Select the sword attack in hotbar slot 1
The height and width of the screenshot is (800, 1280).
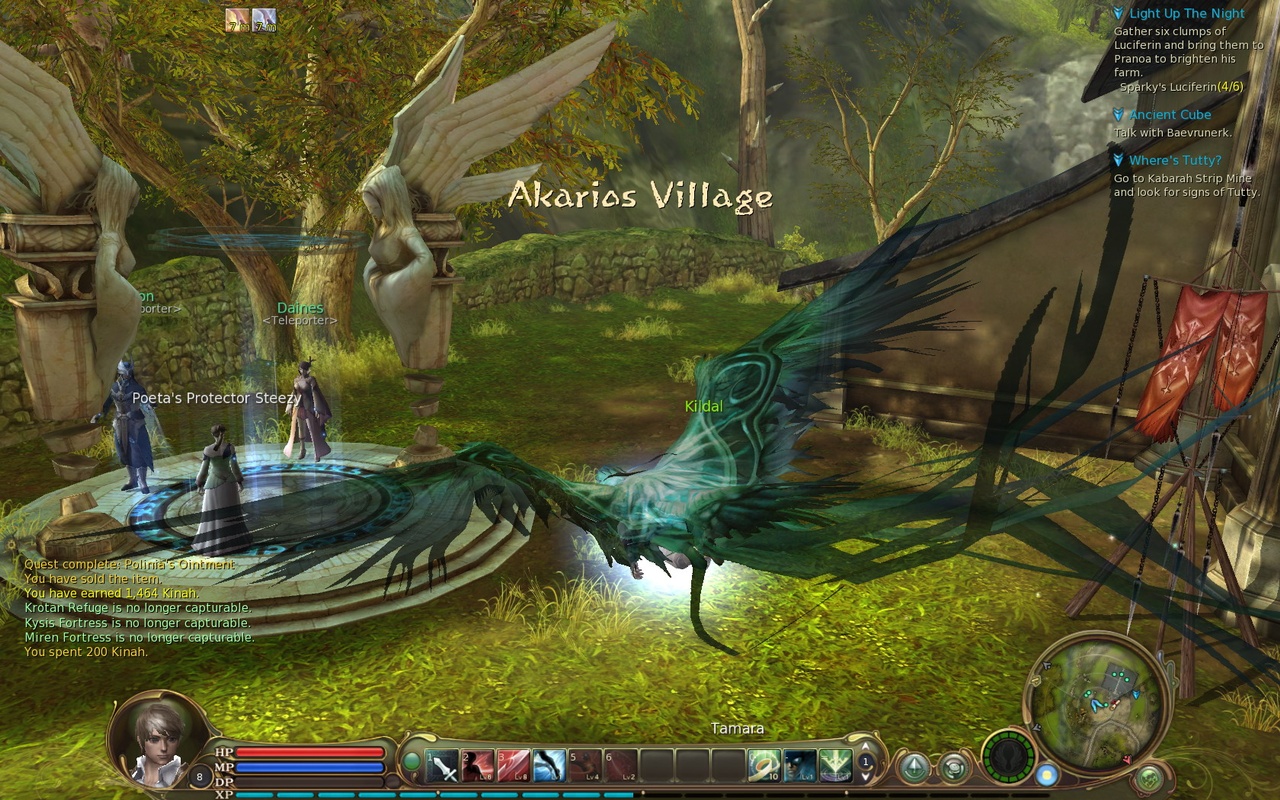pos(443,767)
